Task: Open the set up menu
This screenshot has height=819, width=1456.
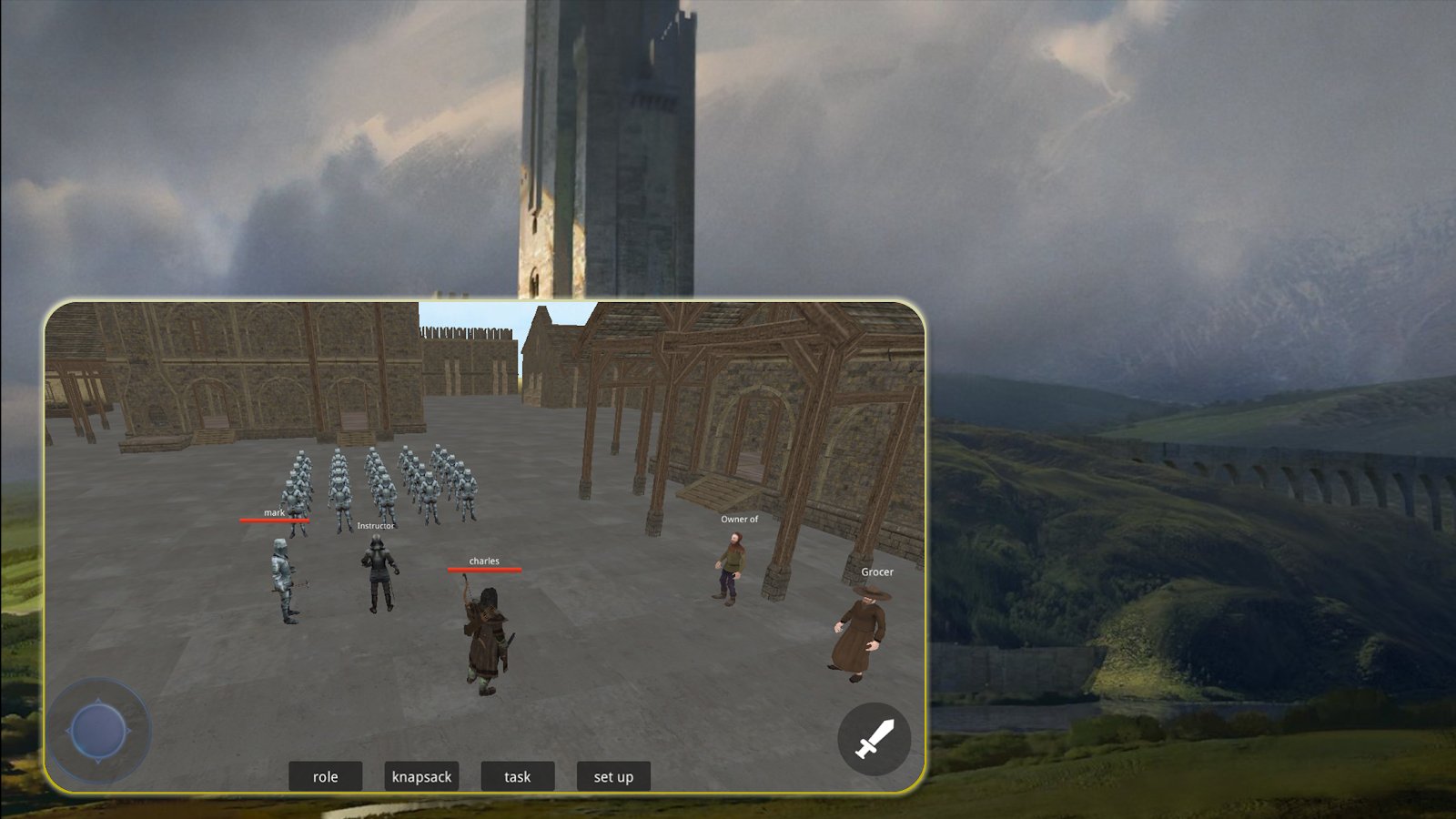Action: [613, 776]
